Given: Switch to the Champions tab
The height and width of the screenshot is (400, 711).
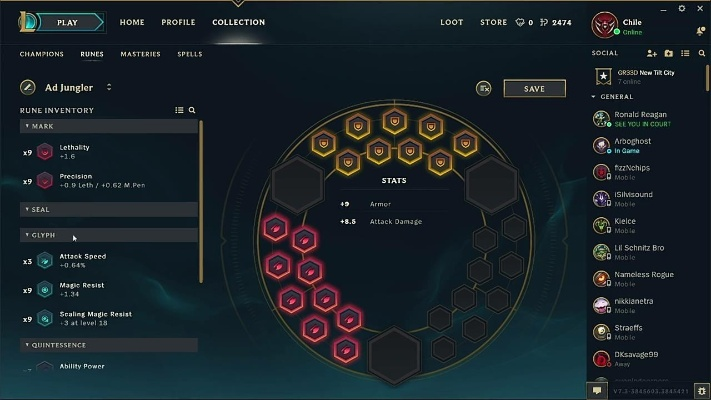Looking at the screenshot, I should click(x=42, y=54).
